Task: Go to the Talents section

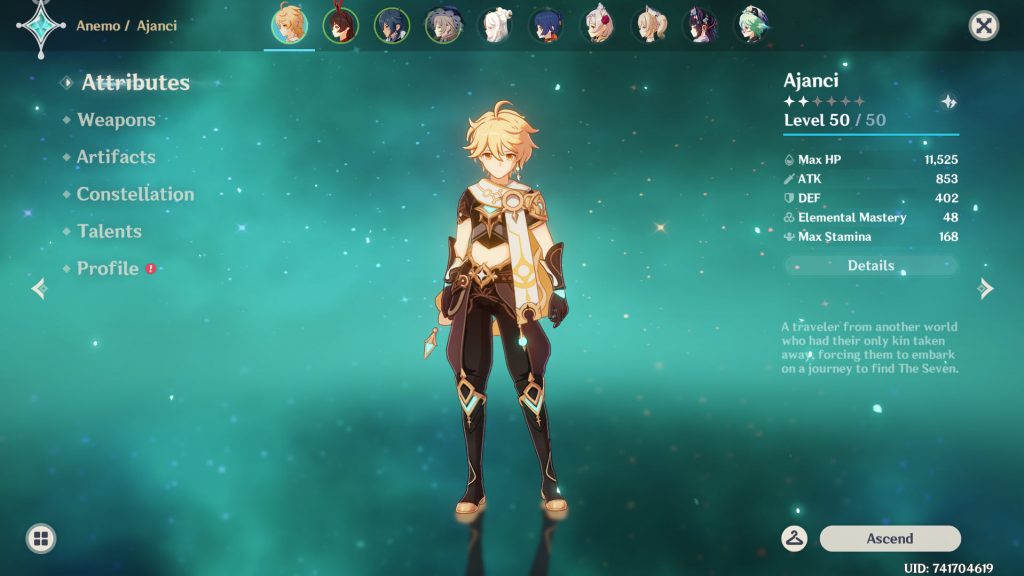Action: click(x=109, y=231)
